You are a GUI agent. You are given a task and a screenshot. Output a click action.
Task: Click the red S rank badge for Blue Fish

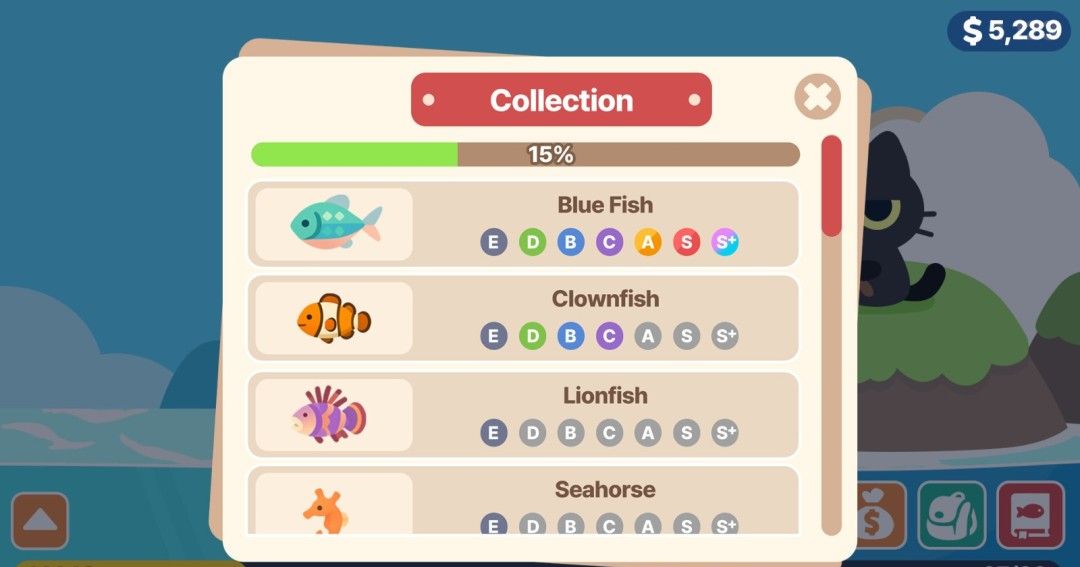tap(686, 242)
